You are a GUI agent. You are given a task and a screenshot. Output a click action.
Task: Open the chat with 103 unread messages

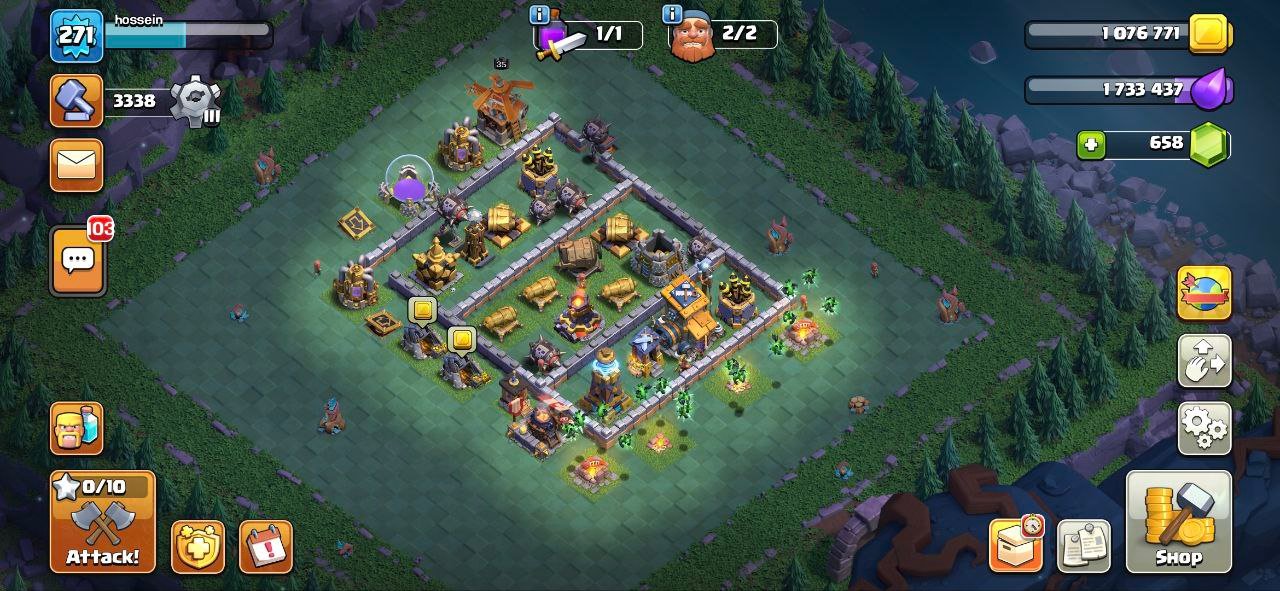77,260
